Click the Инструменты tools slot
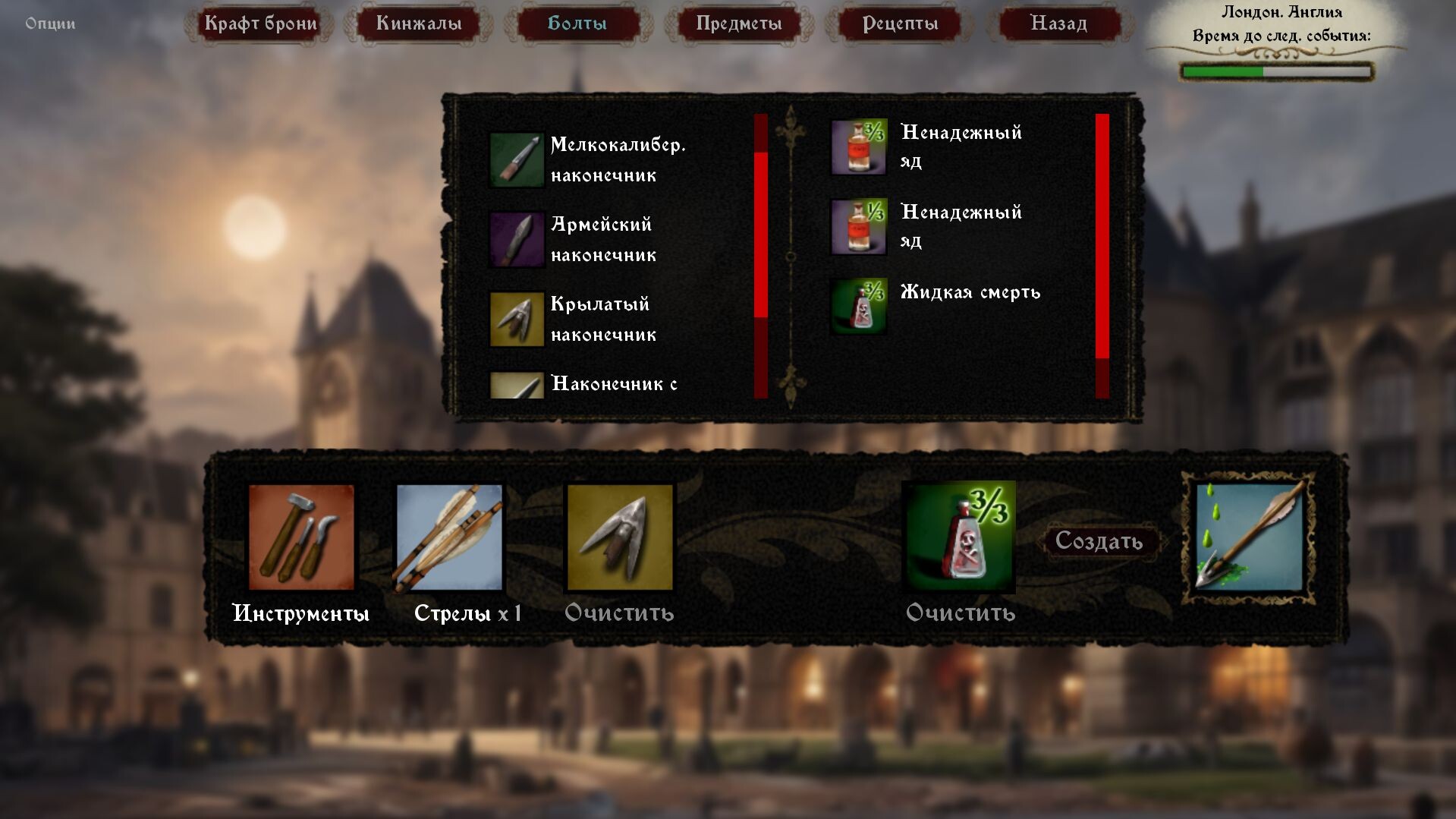This screenshot has height=819, width=1456. click(x=301, y=537)
